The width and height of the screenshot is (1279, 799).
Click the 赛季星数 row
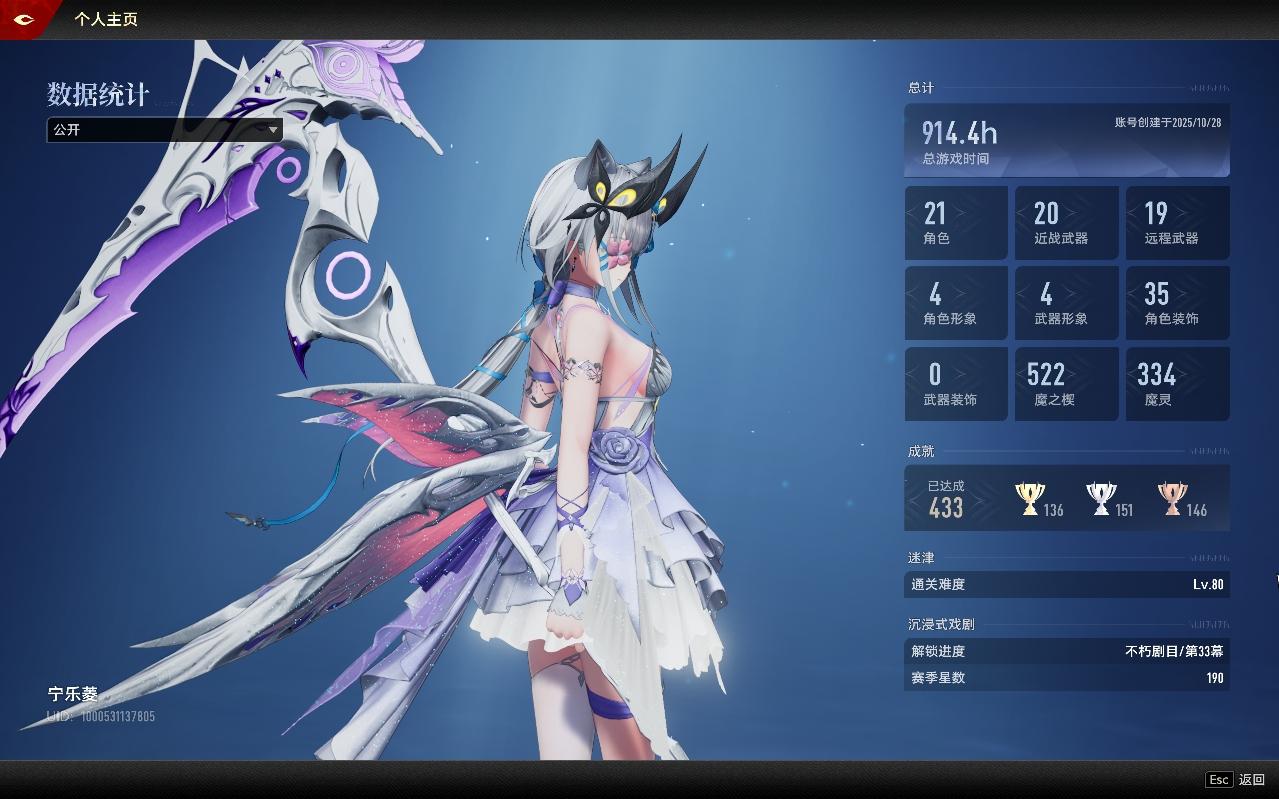pos(1067,678)
